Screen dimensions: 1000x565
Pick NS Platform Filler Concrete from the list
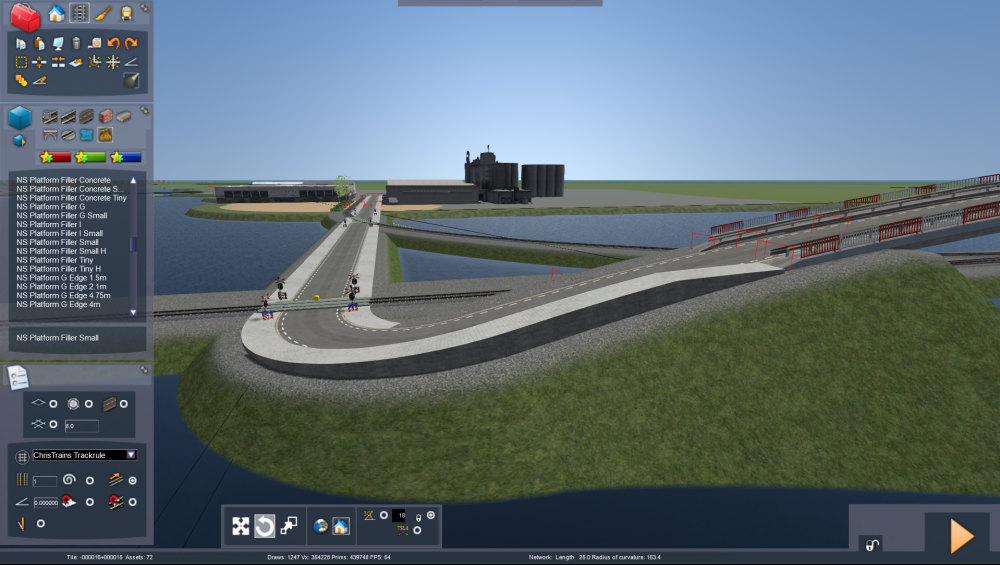(x=63, y=180)
